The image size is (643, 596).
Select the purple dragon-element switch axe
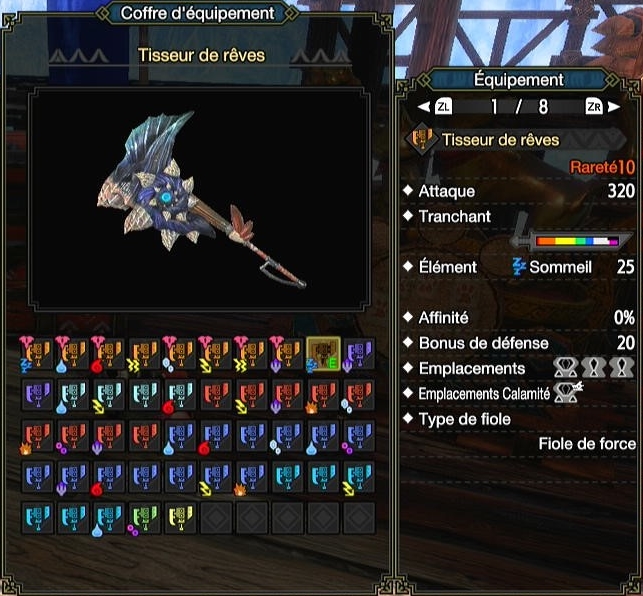pos(358,353)
